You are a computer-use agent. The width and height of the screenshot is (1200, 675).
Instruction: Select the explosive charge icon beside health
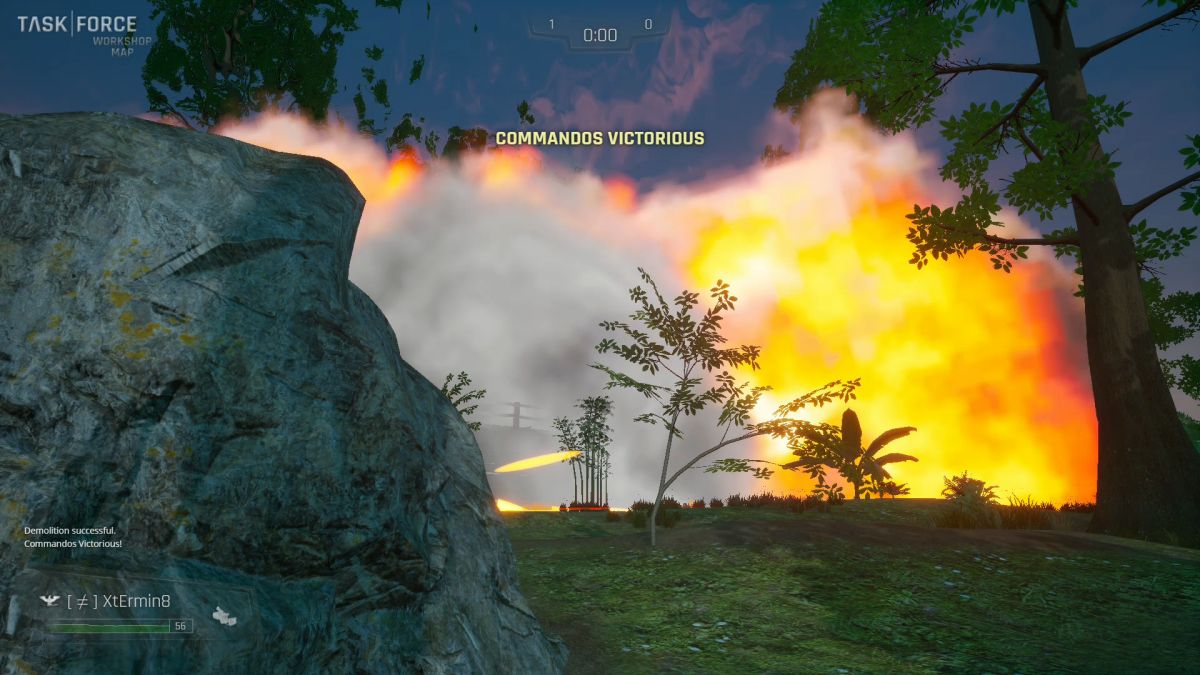[x=225, y=616]
